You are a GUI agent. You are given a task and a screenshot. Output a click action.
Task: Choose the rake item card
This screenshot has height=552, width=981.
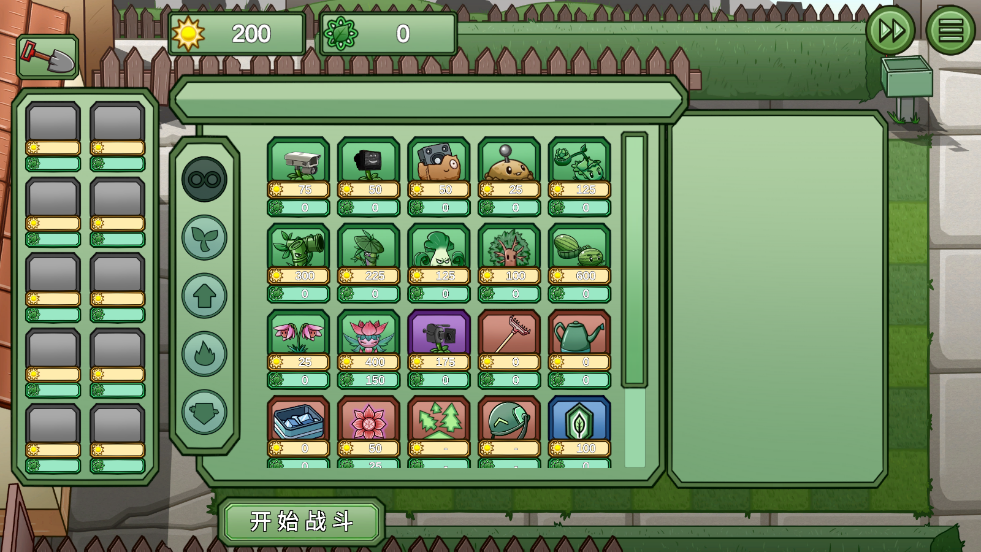click(x=509, y=334)
